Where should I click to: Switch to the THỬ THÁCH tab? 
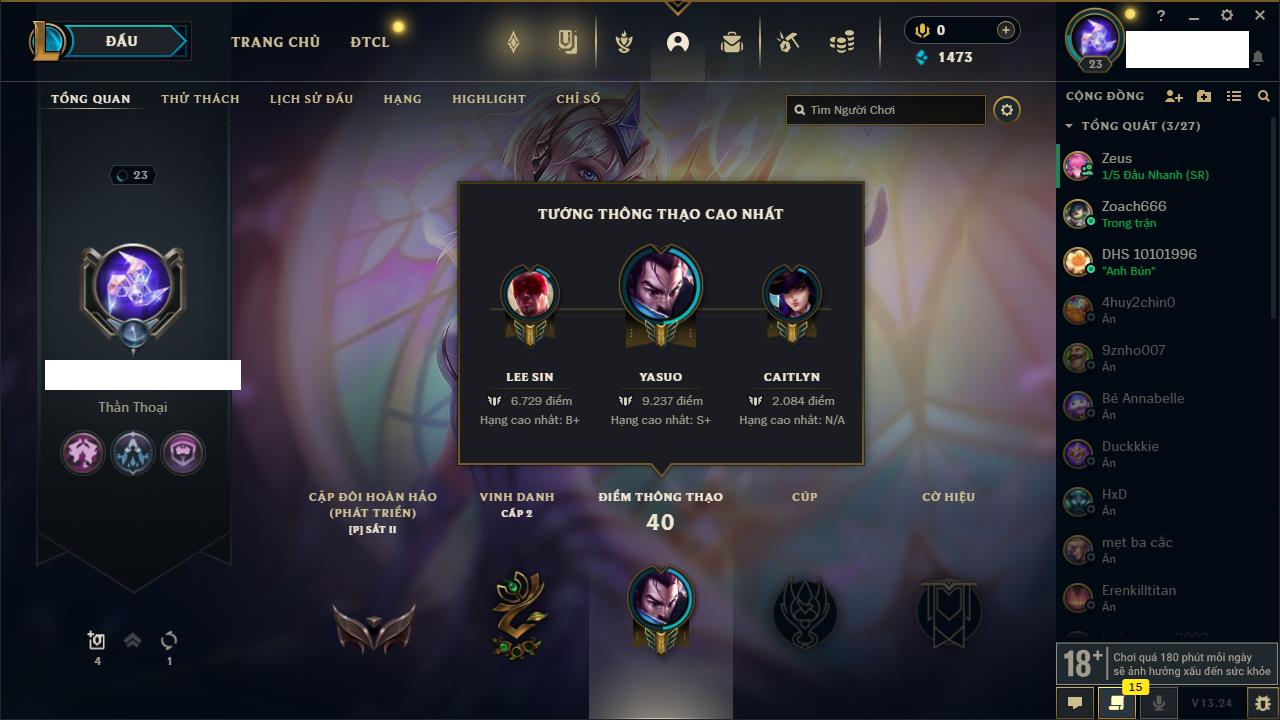(200, 99)
